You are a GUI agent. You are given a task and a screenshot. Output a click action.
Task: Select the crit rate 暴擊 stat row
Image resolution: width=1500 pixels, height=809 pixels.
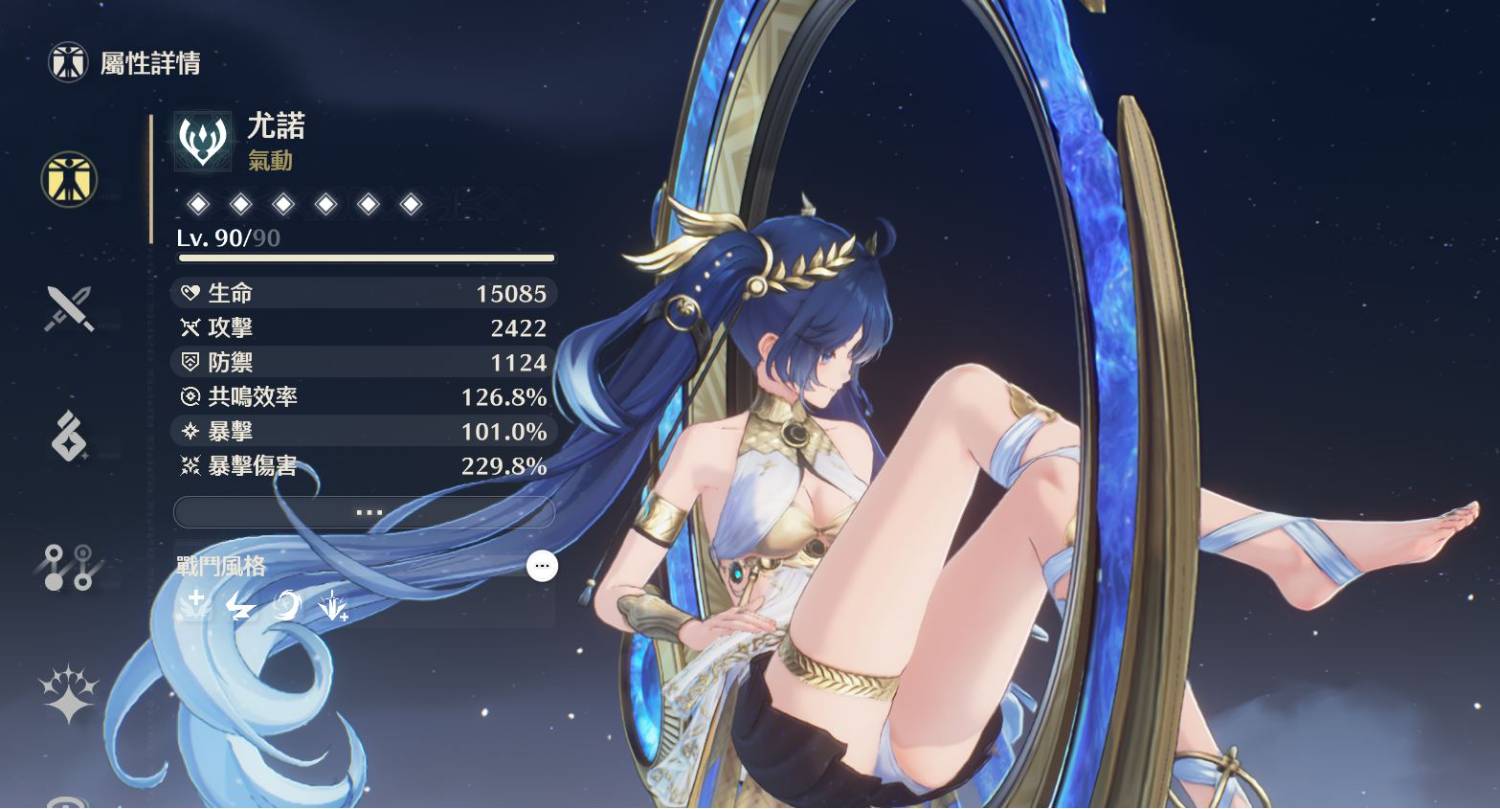click(364, 432)
